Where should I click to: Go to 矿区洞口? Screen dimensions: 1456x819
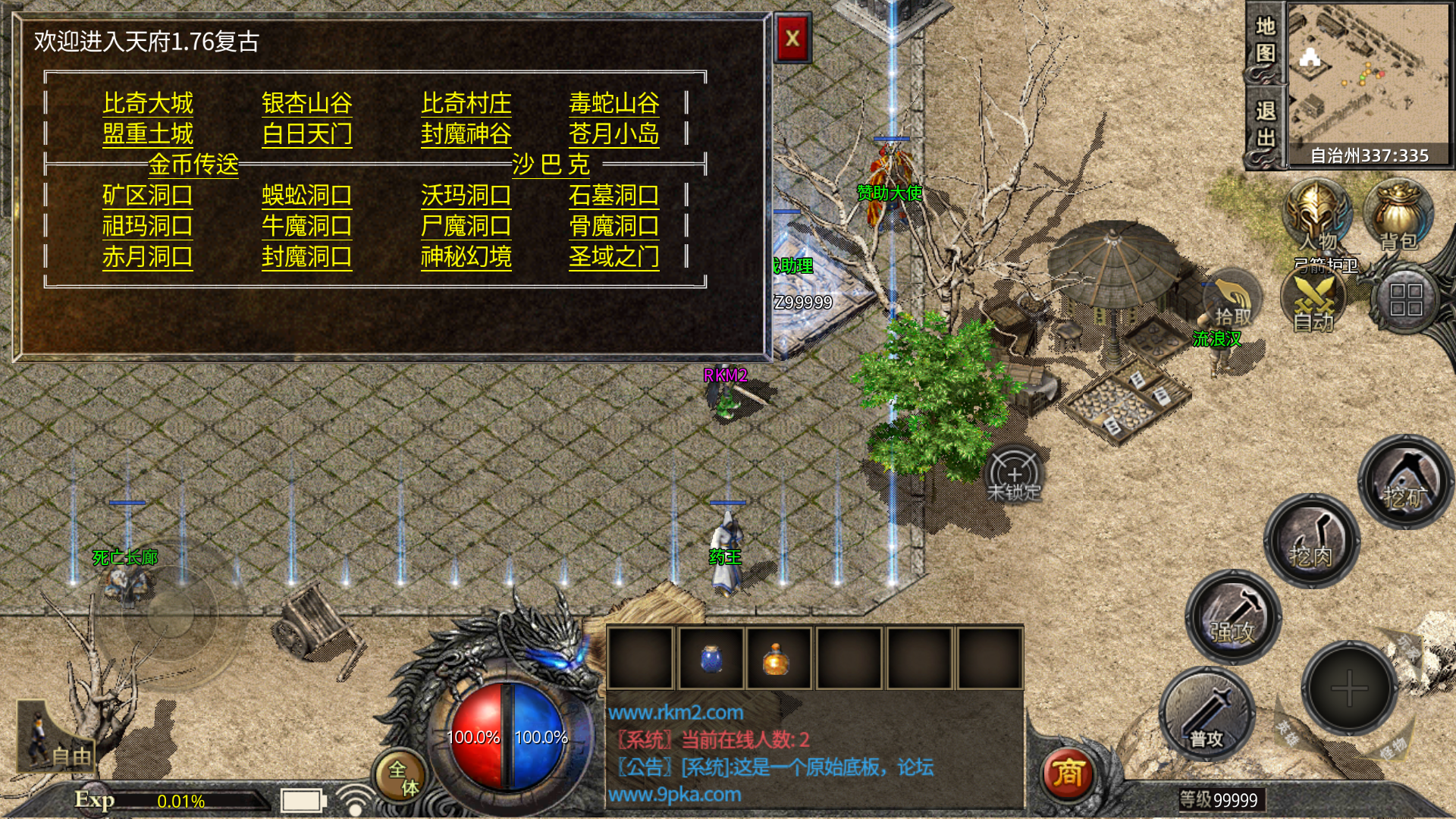pyautogui.click(x=147, y=196)
